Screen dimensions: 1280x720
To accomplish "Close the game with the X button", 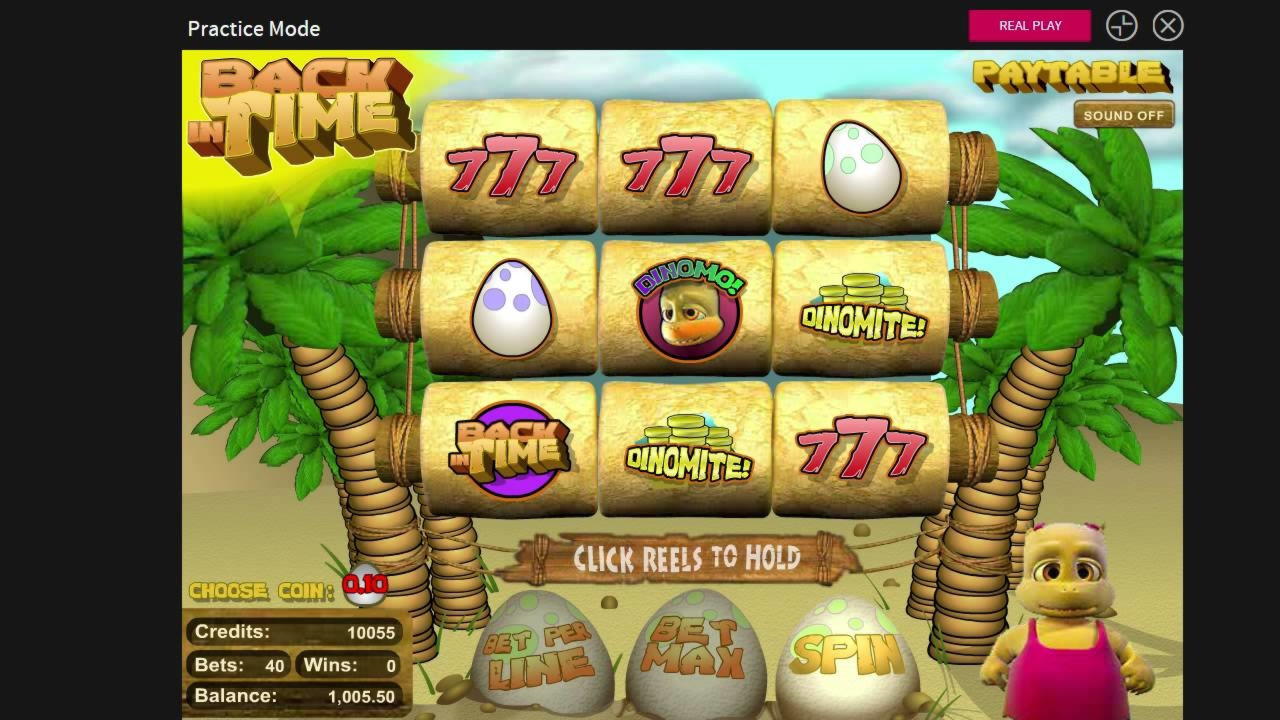I will click(1167, 26).
